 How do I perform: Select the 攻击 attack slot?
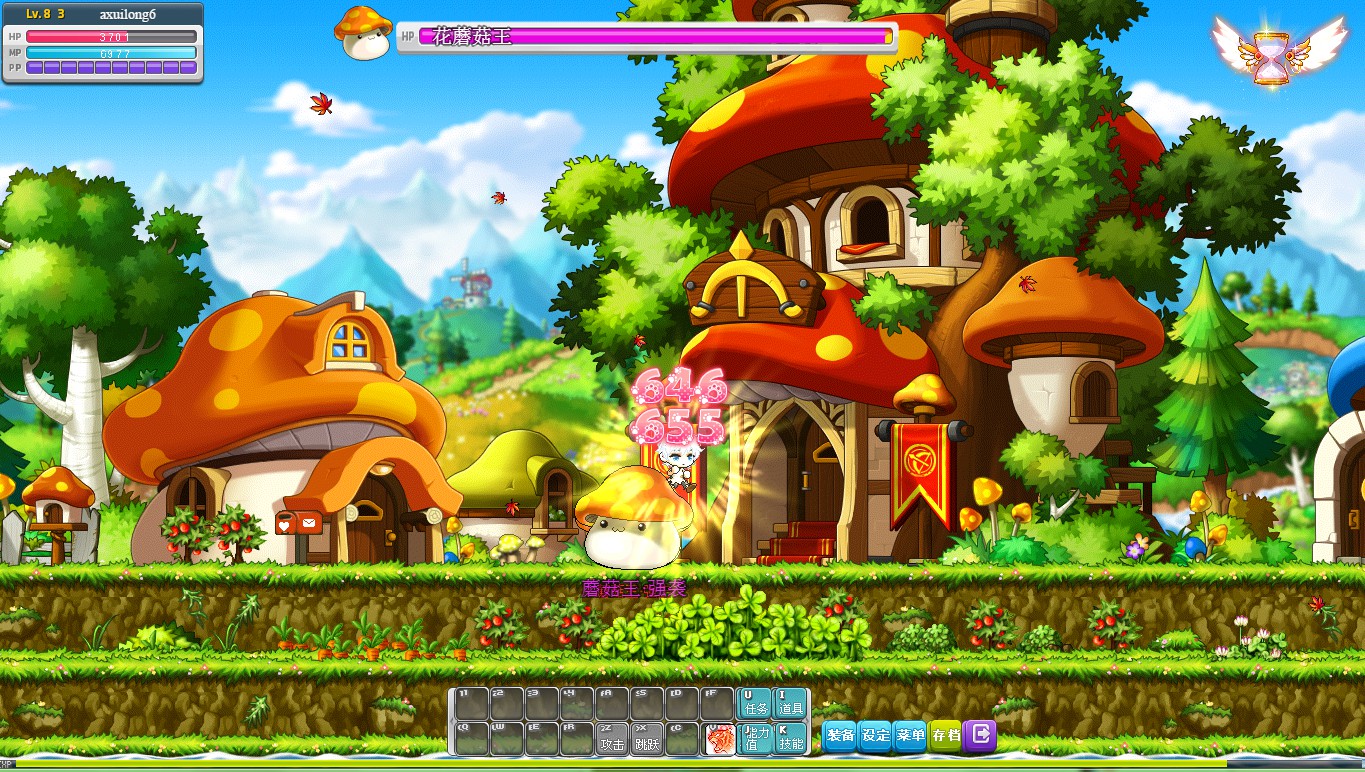[x=612, y=738]
